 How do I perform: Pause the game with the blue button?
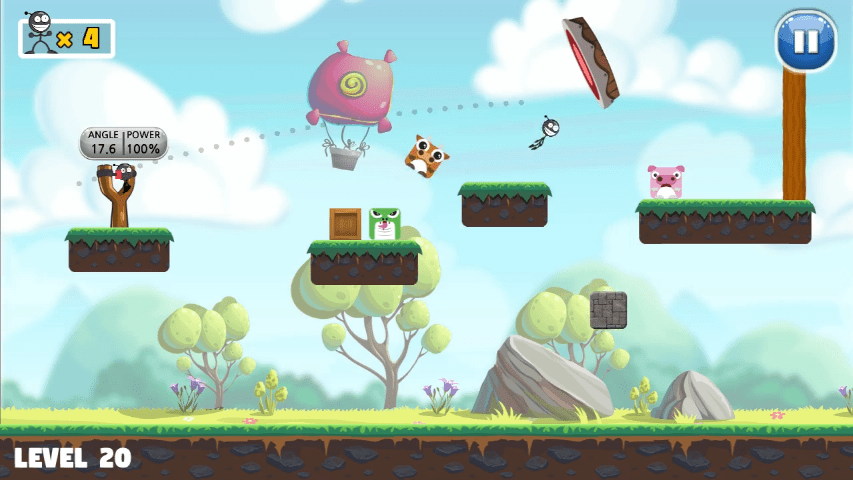[805, 41]
